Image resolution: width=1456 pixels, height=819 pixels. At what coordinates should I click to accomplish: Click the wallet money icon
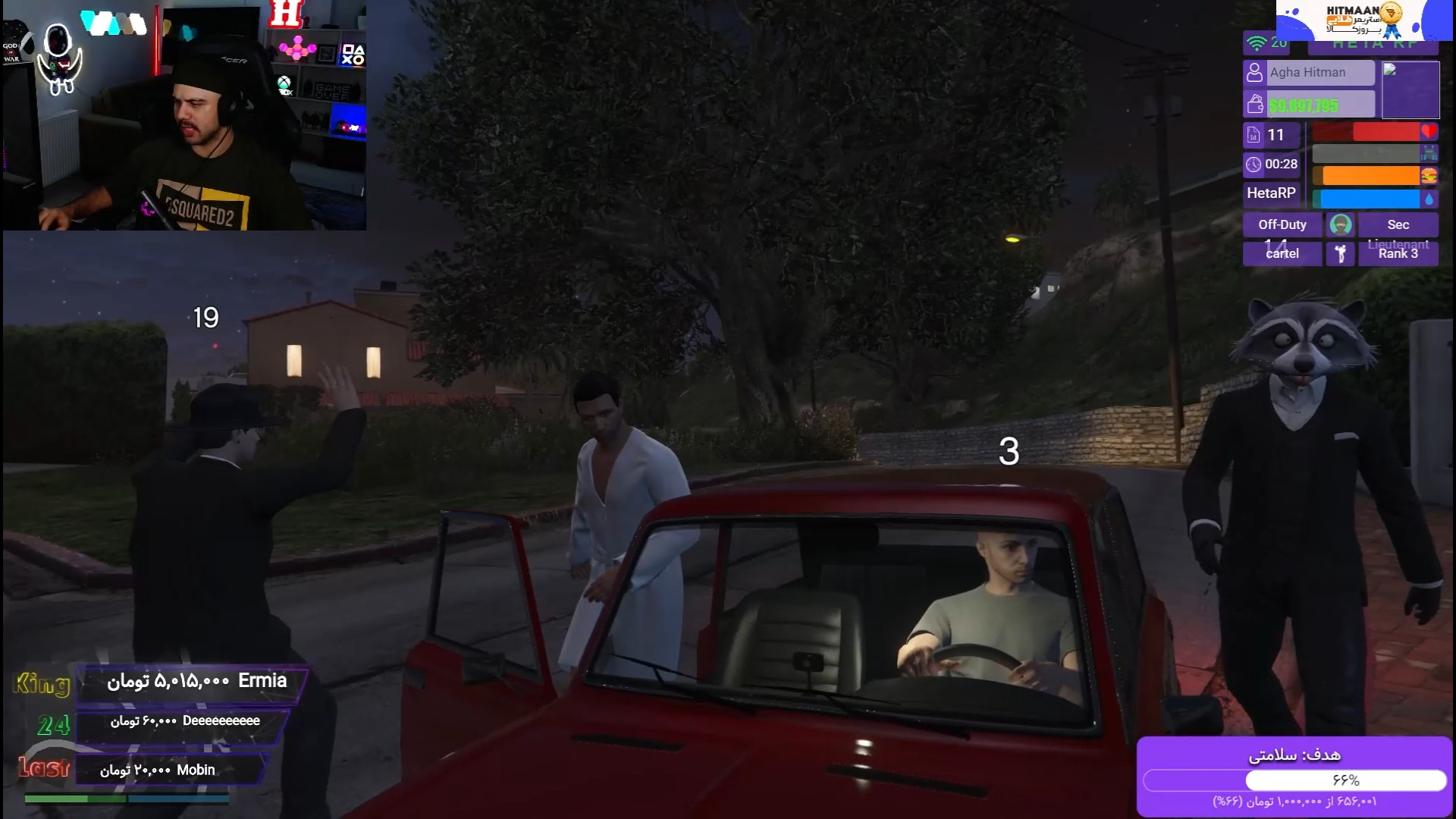[1254, 105]
